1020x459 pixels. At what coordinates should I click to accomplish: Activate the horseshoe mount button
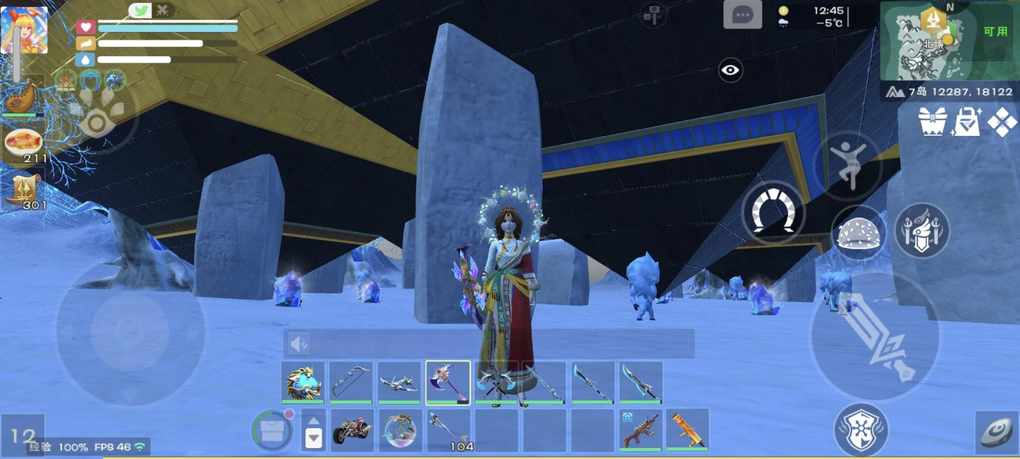tap(773, 213)
